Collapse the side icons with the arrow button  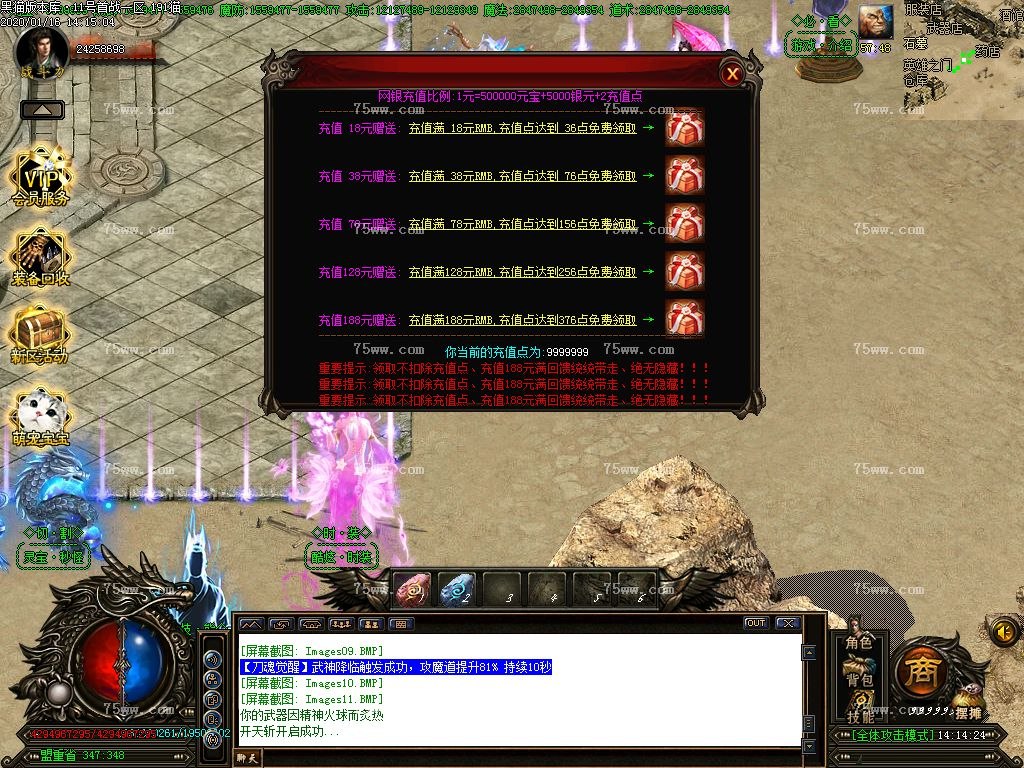pos(42,109)
